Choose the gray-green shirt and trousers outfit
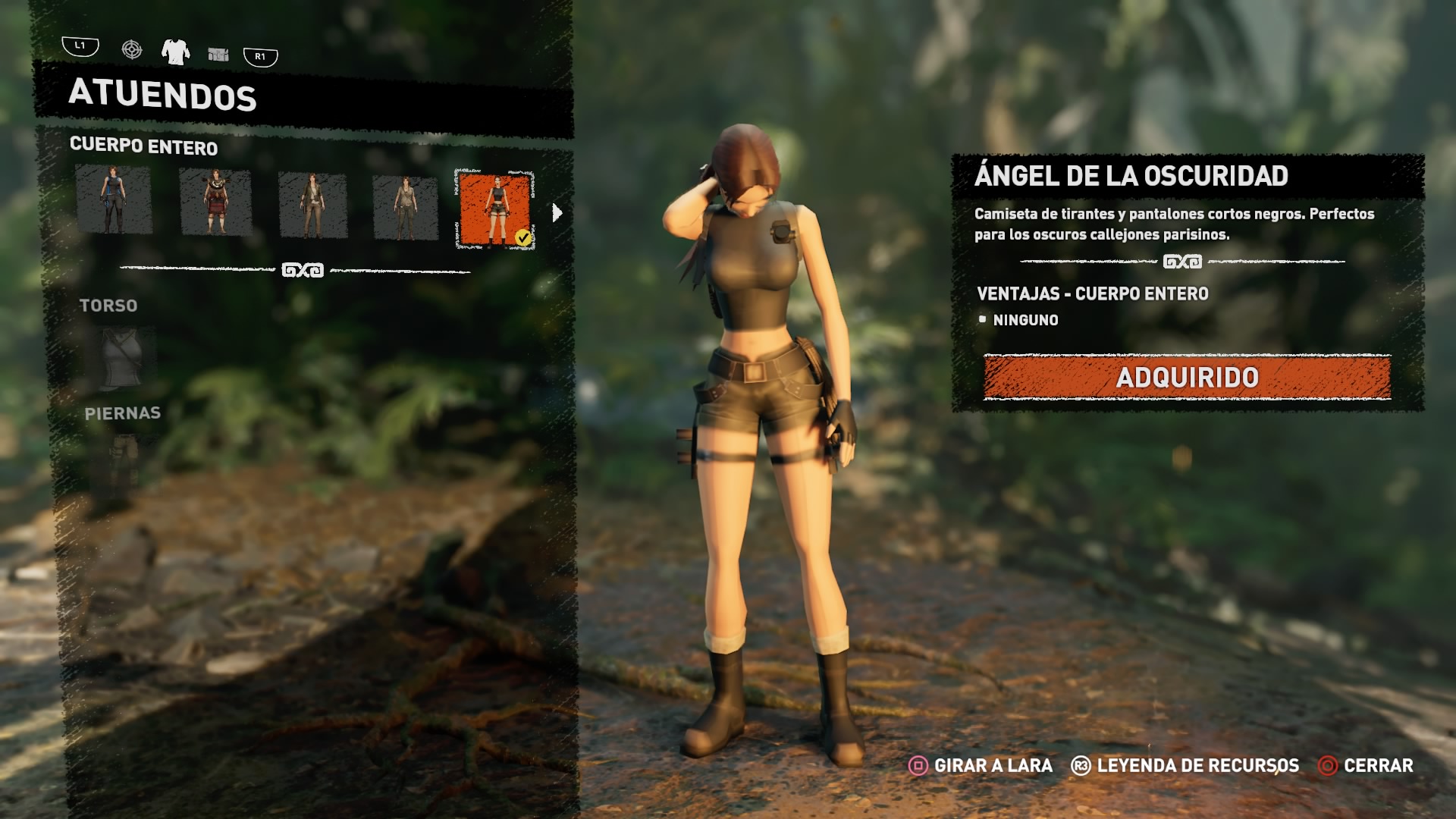 (405, 208)
